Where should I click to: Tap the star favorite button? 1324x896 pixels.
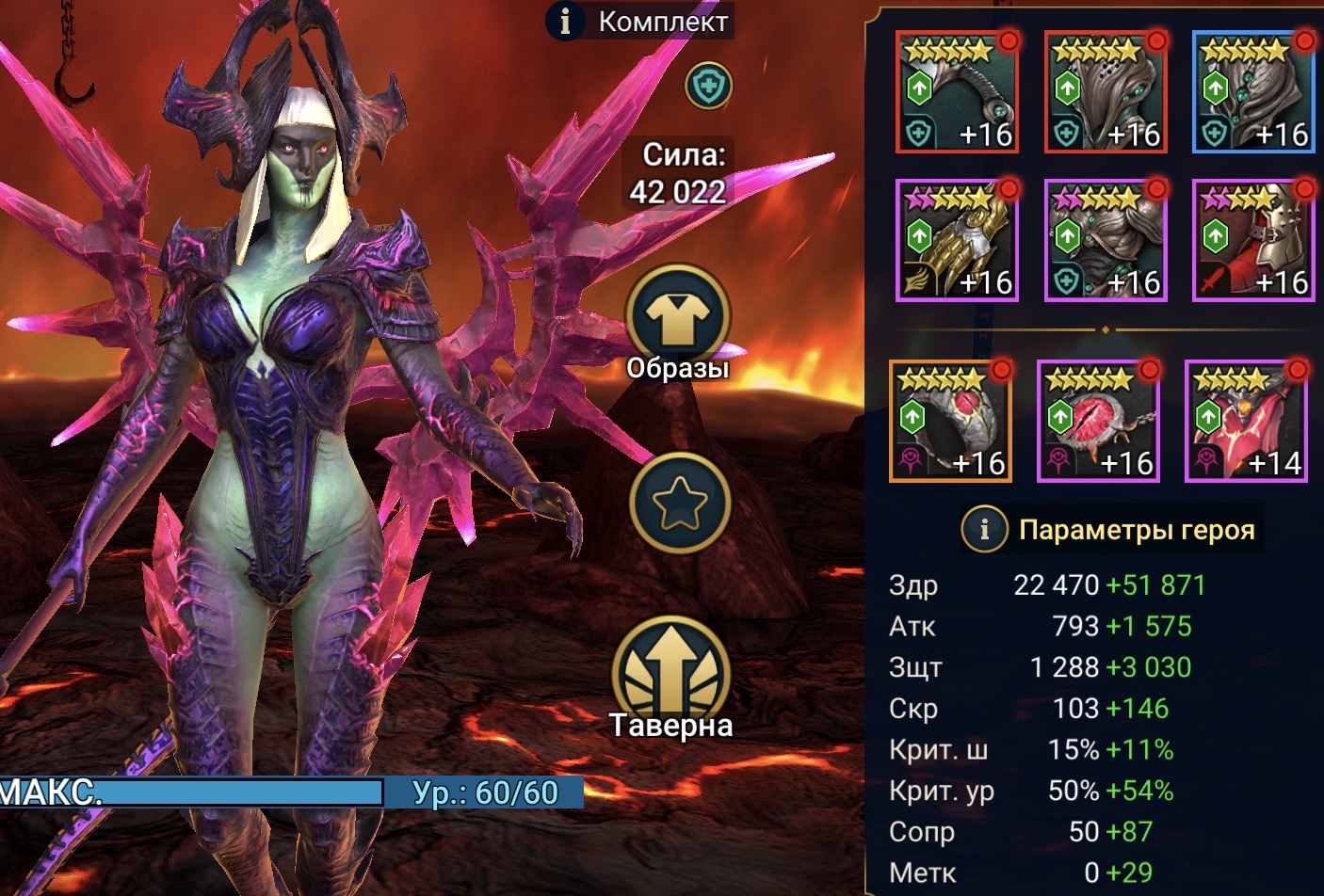click(x=679, y=502)
